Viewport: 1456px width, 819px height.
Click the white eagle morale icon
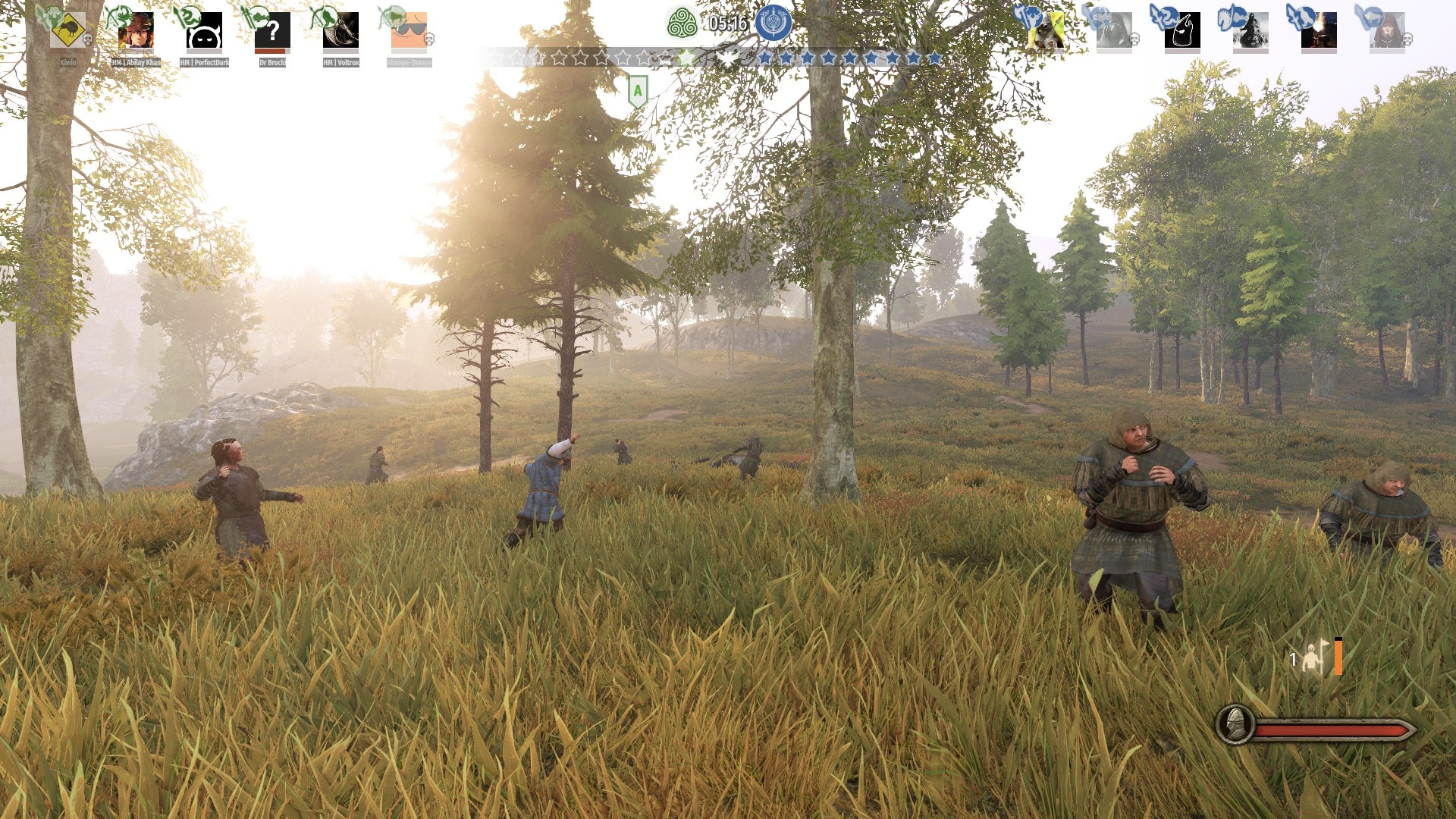(728, 58)
